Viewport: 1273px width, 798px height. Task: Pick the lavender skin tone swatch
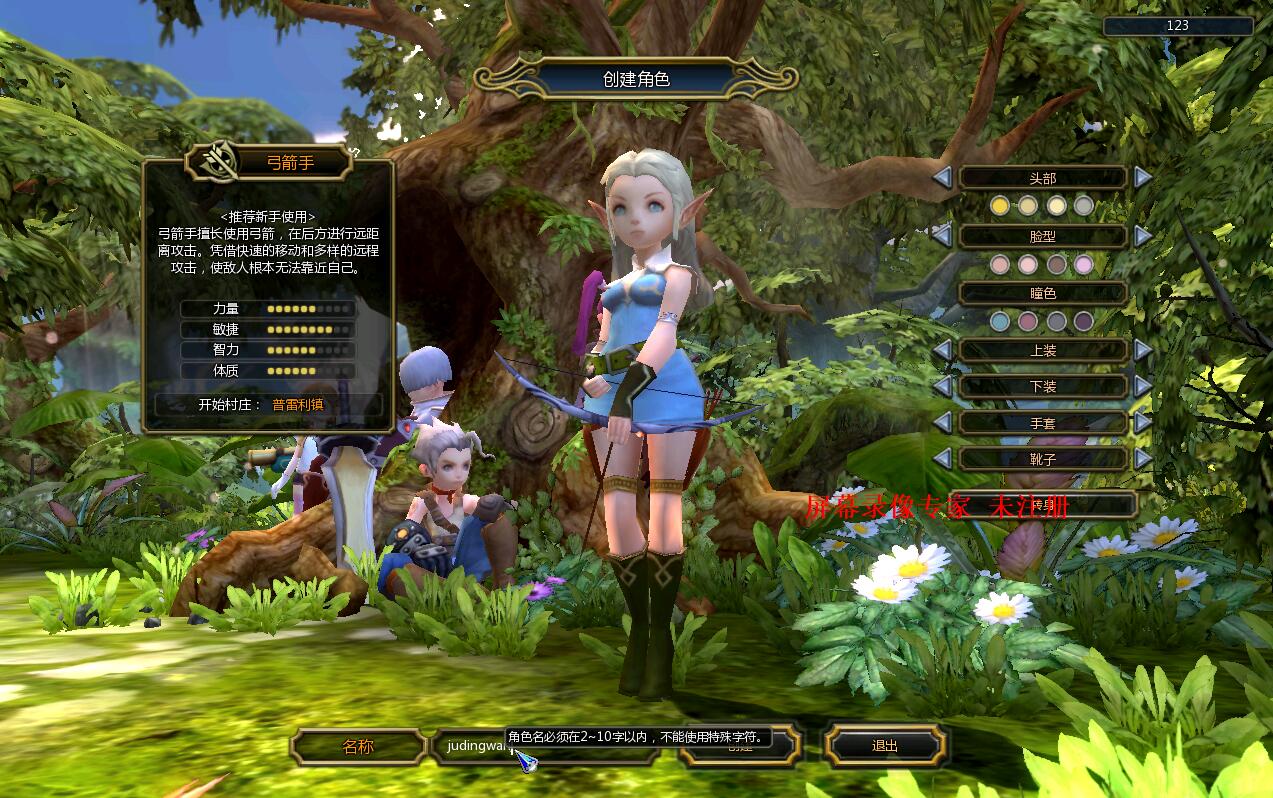tap(1084, 265)
